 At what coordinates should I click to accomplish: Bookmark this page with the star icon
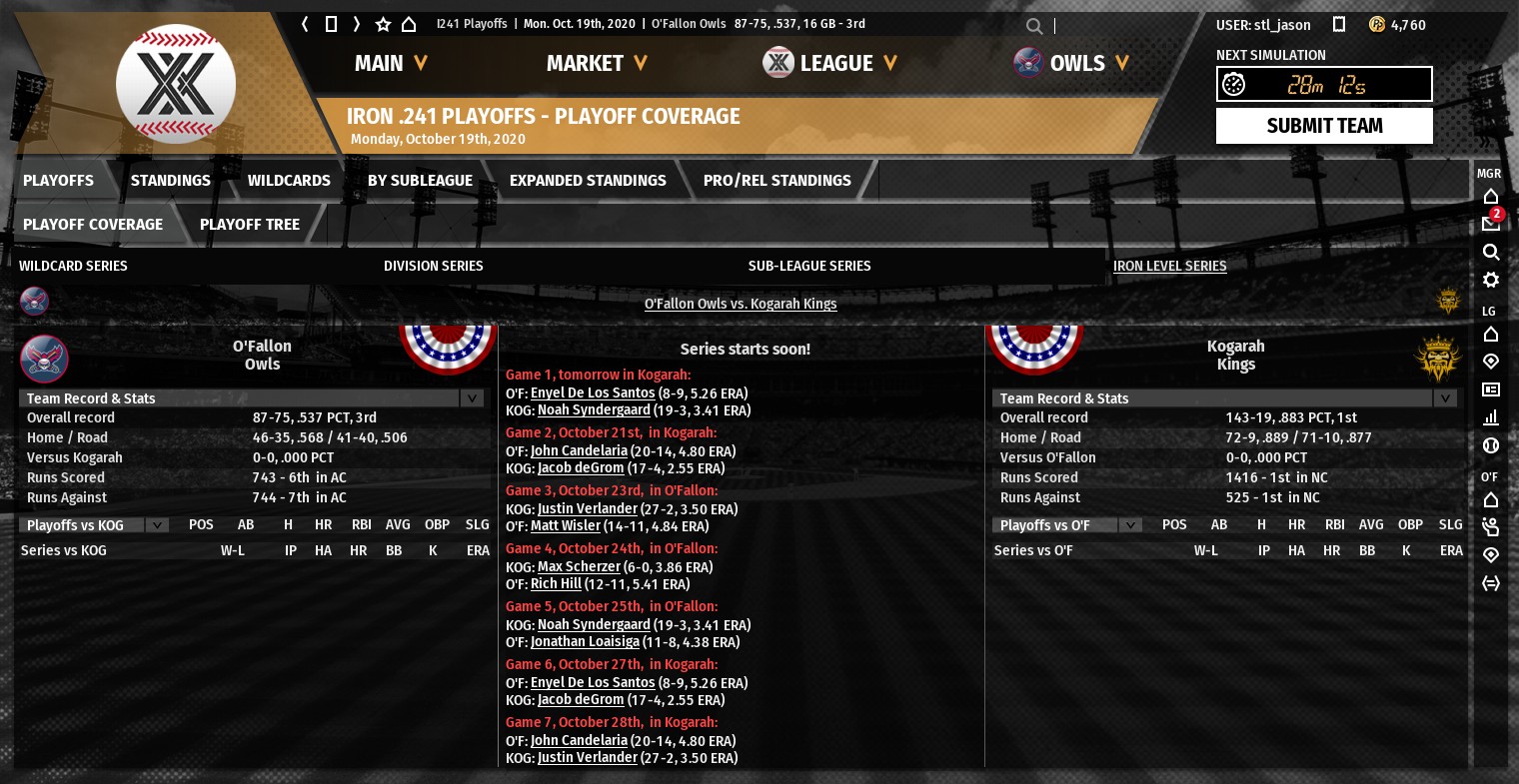[x=383, y=24]
